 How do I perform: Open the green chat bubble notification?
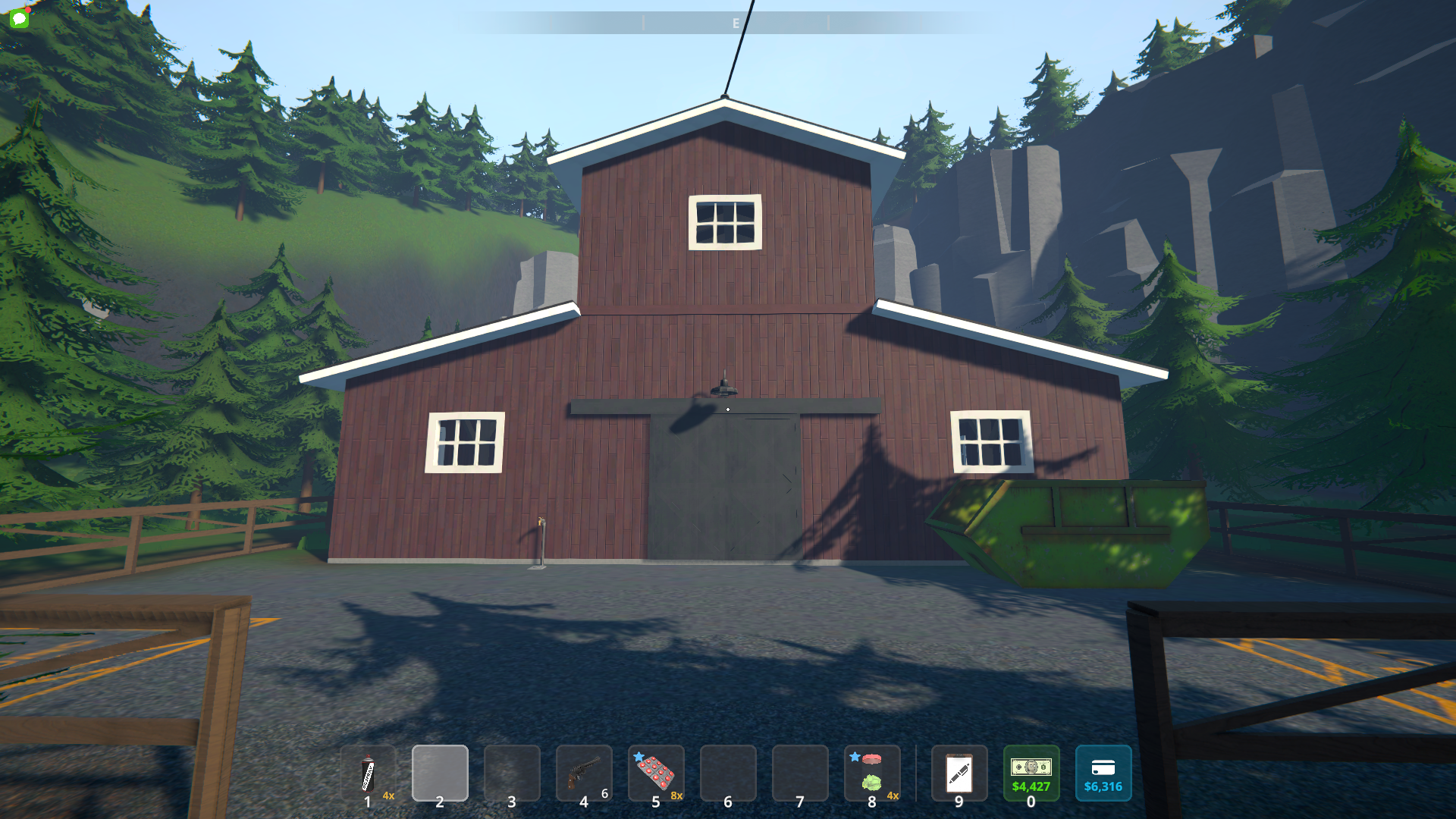coord(20,18)
